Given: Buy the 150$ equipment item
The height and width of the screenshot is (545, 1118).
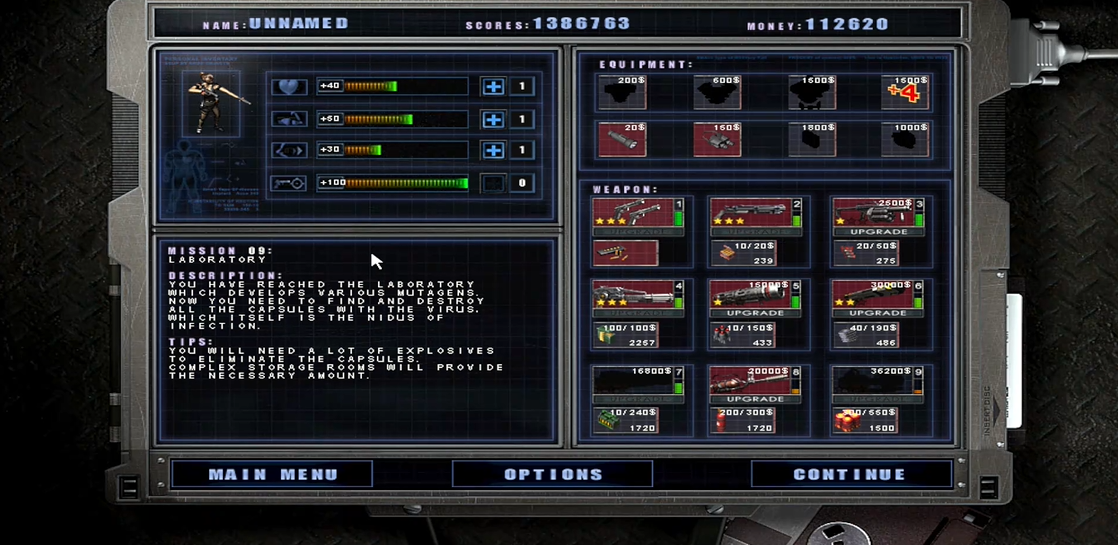Looking at the screenshot, I should point(716,140).
